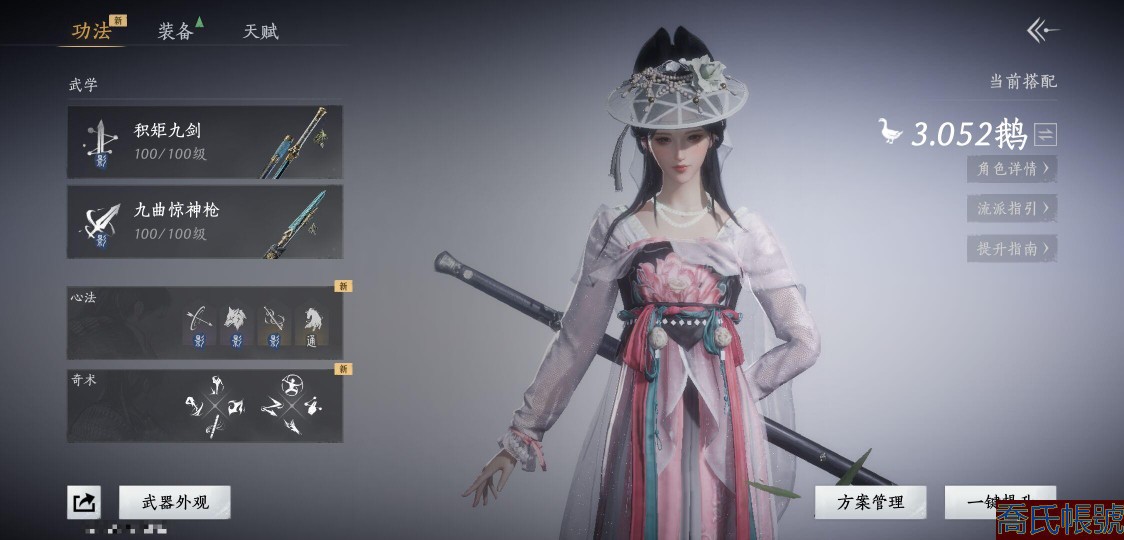
Task: Switch to the 天赋 talent tab
Action: pos(260,31)
